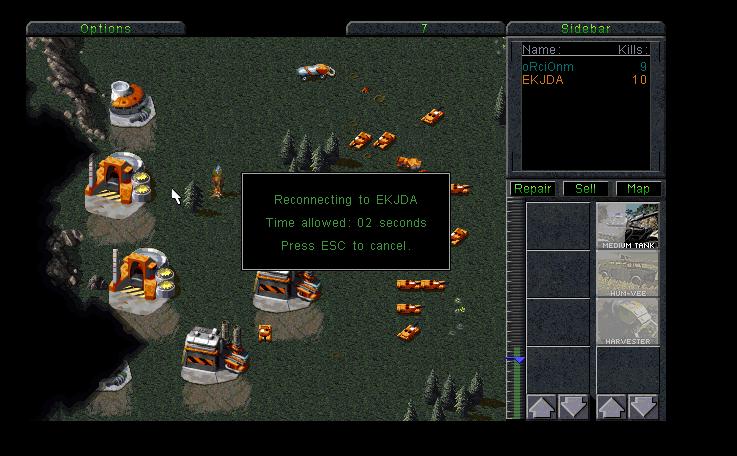Image resolution: width=737 pixels, height=456 pixels.
Task: Toggle the Sidebar tab
Action: 586,28
